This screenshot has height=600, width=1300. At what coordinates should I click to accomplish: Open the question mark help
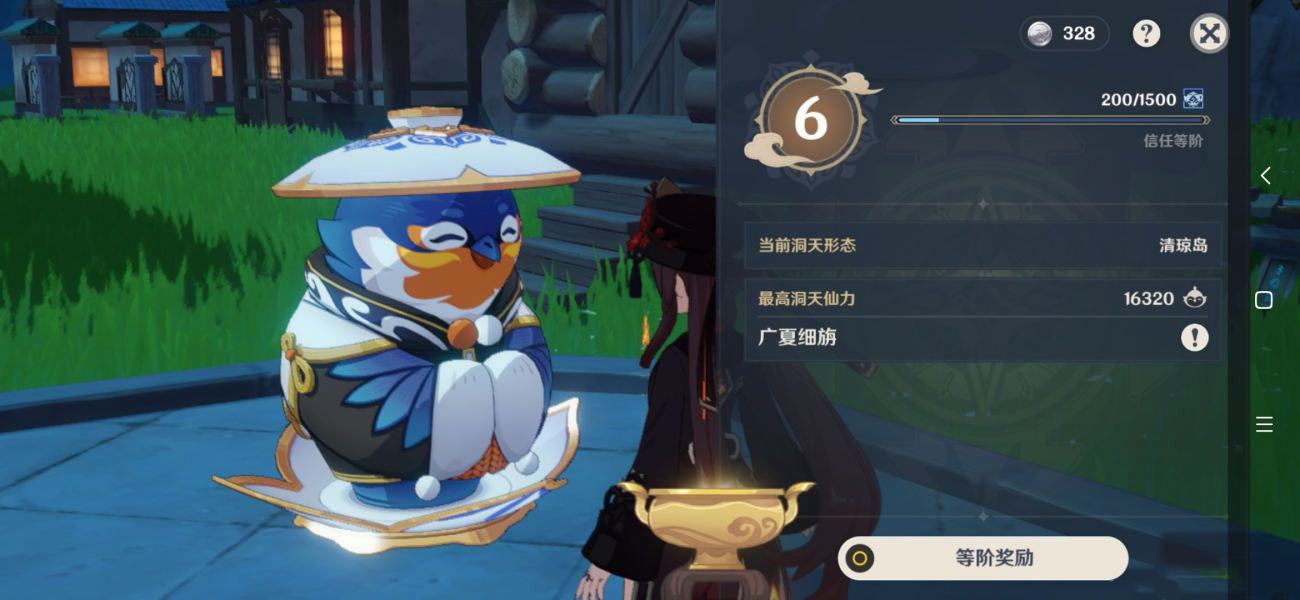tap(1146, 34)
